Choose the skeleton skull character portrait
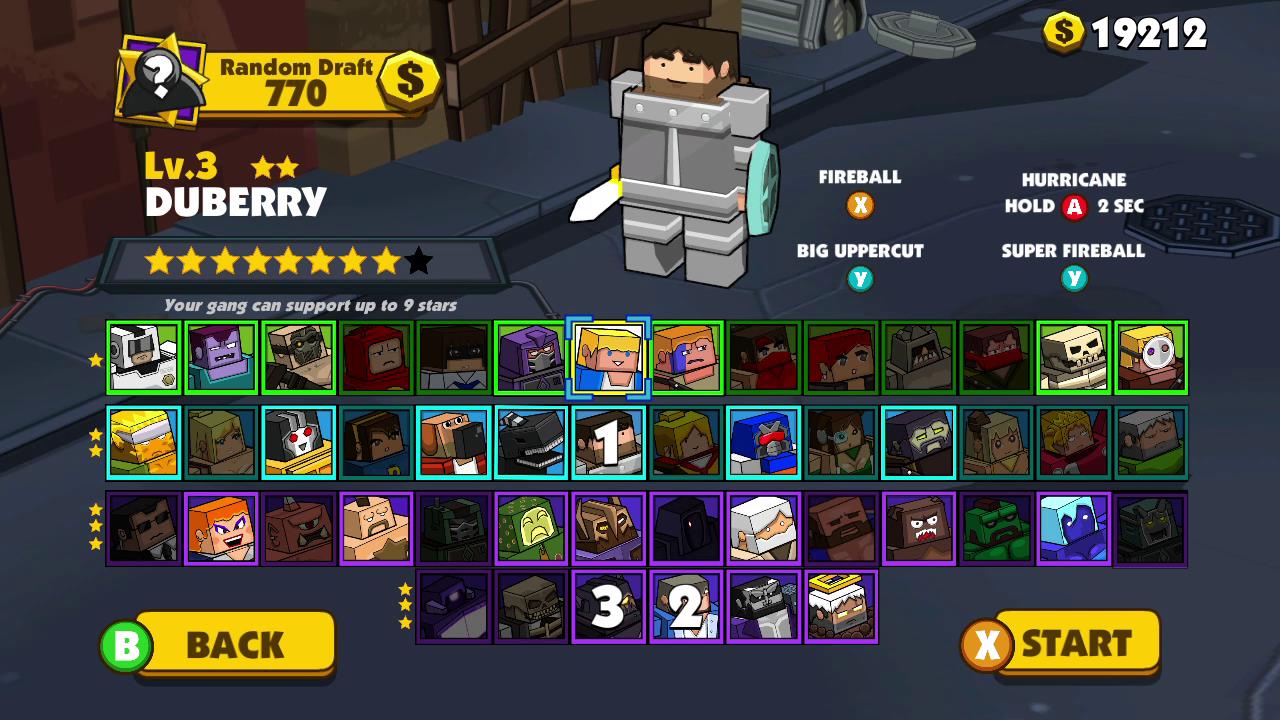Viewport: 1280px width, 720px height. [1073, 358]
